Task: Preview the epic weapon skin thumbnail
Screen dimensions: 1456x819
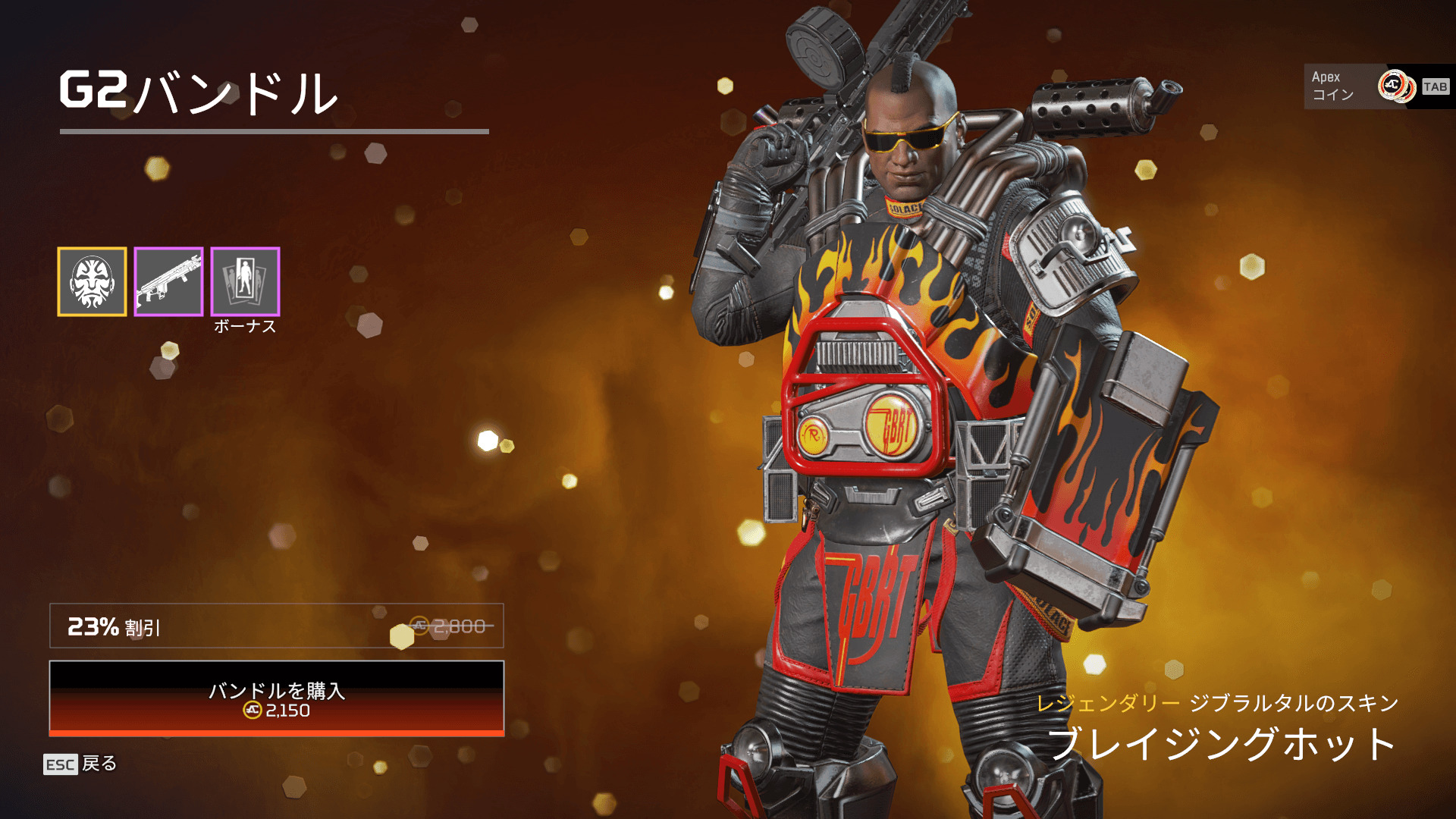Action: coord(168,281)
